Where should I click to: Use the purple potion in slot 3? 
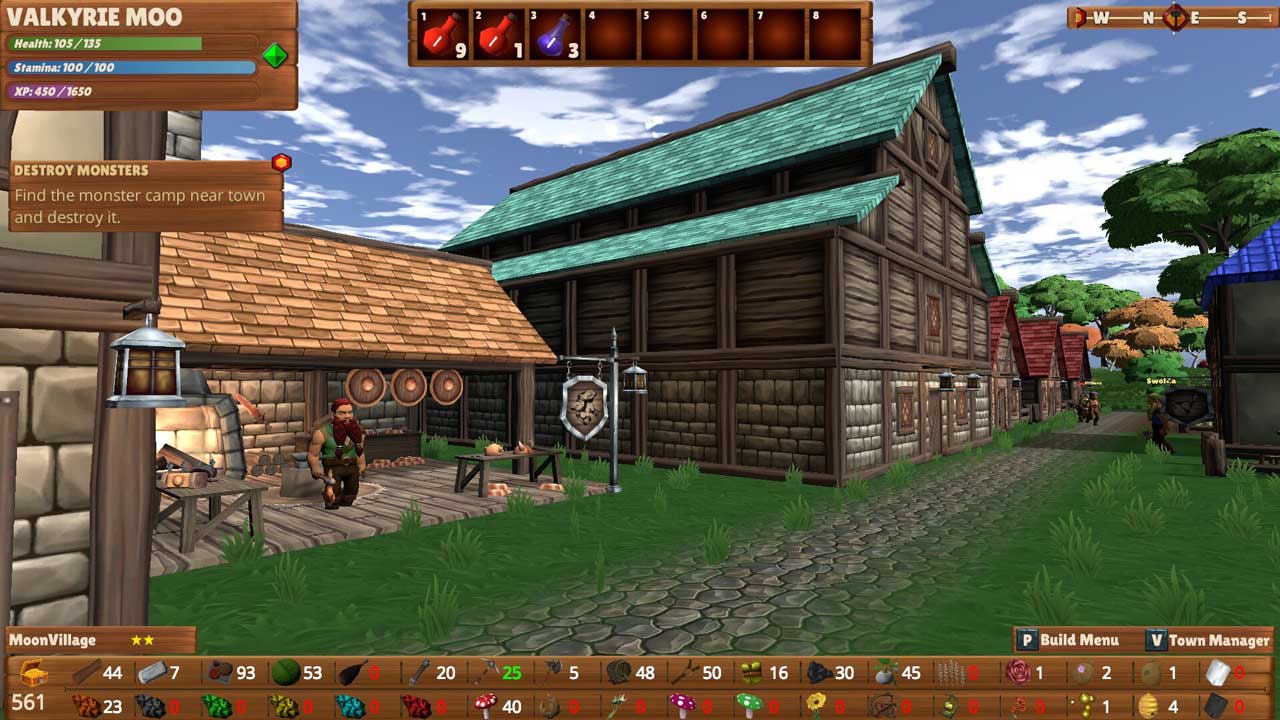coord(554,35)
